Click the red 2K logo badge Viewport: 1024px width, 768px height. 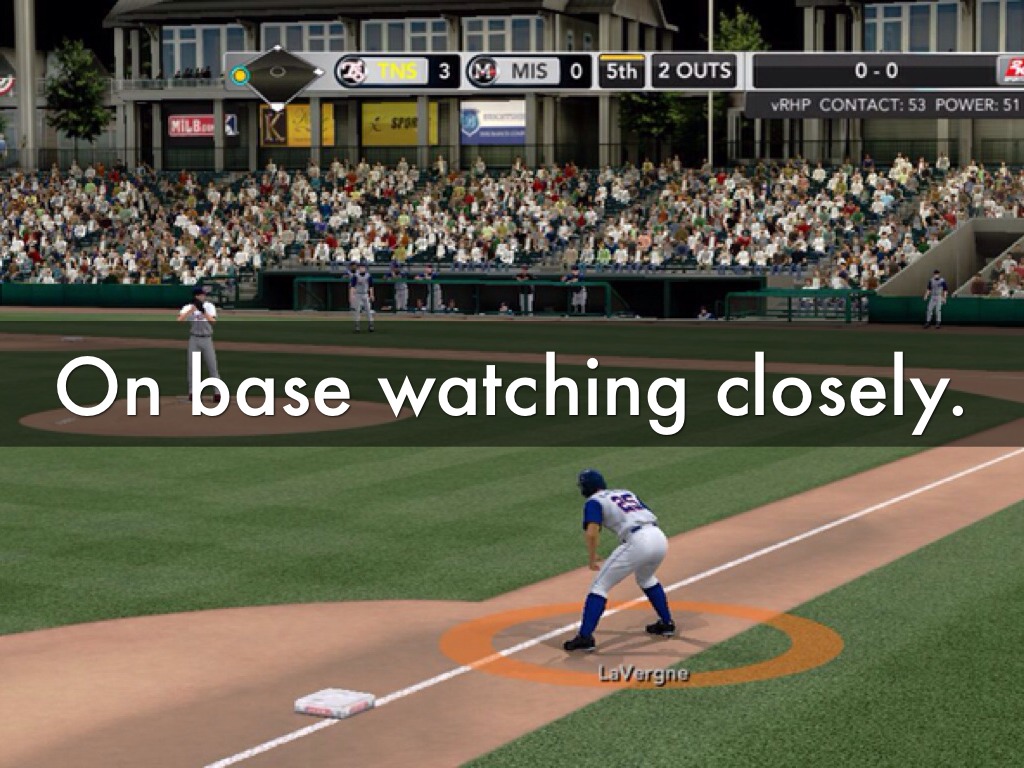pos(1011,71)
